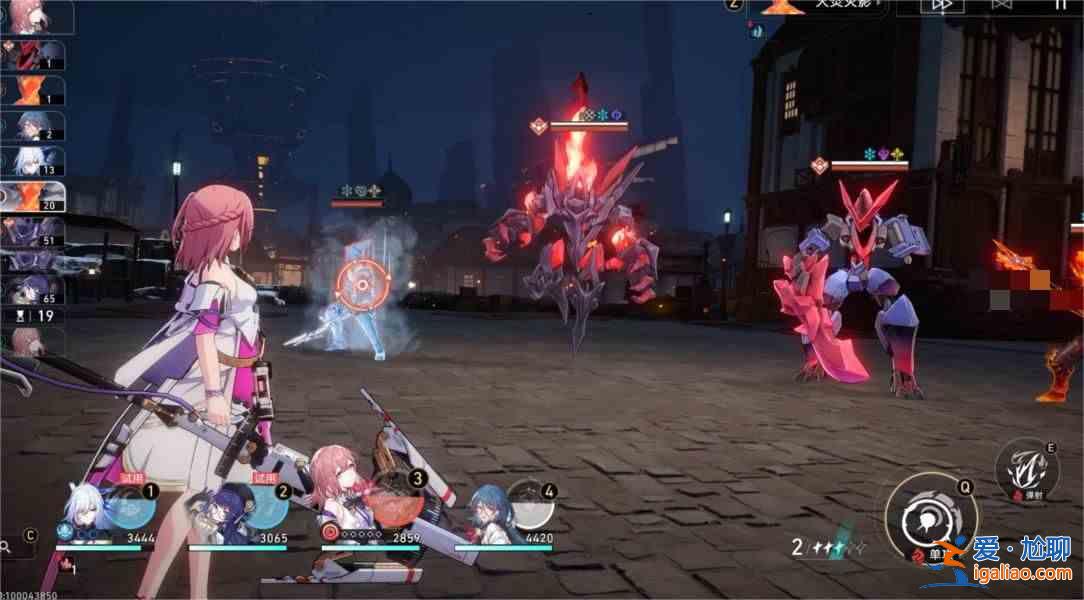Open the magnifier details view
The height and width of the screenshot is (600, 1084).
pyautogui.click(x=8, y=547)
